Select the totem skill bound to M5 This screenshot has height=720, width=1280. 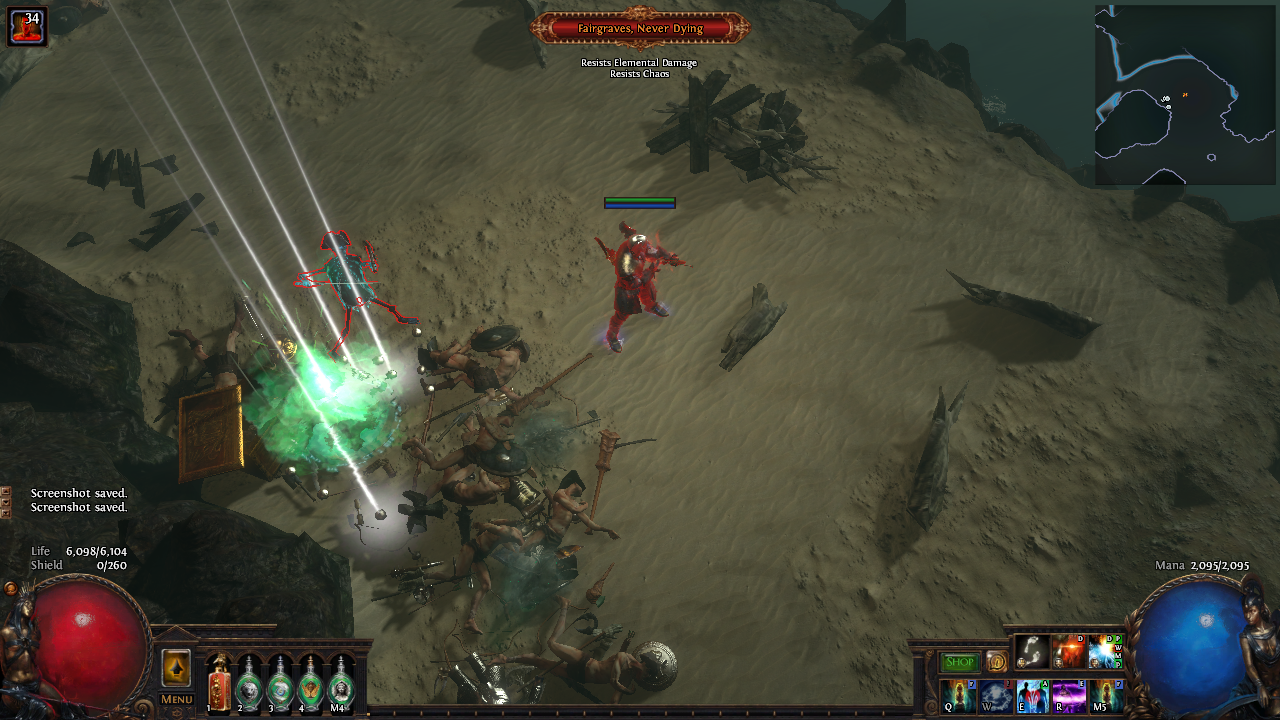tap(1106, 695)
